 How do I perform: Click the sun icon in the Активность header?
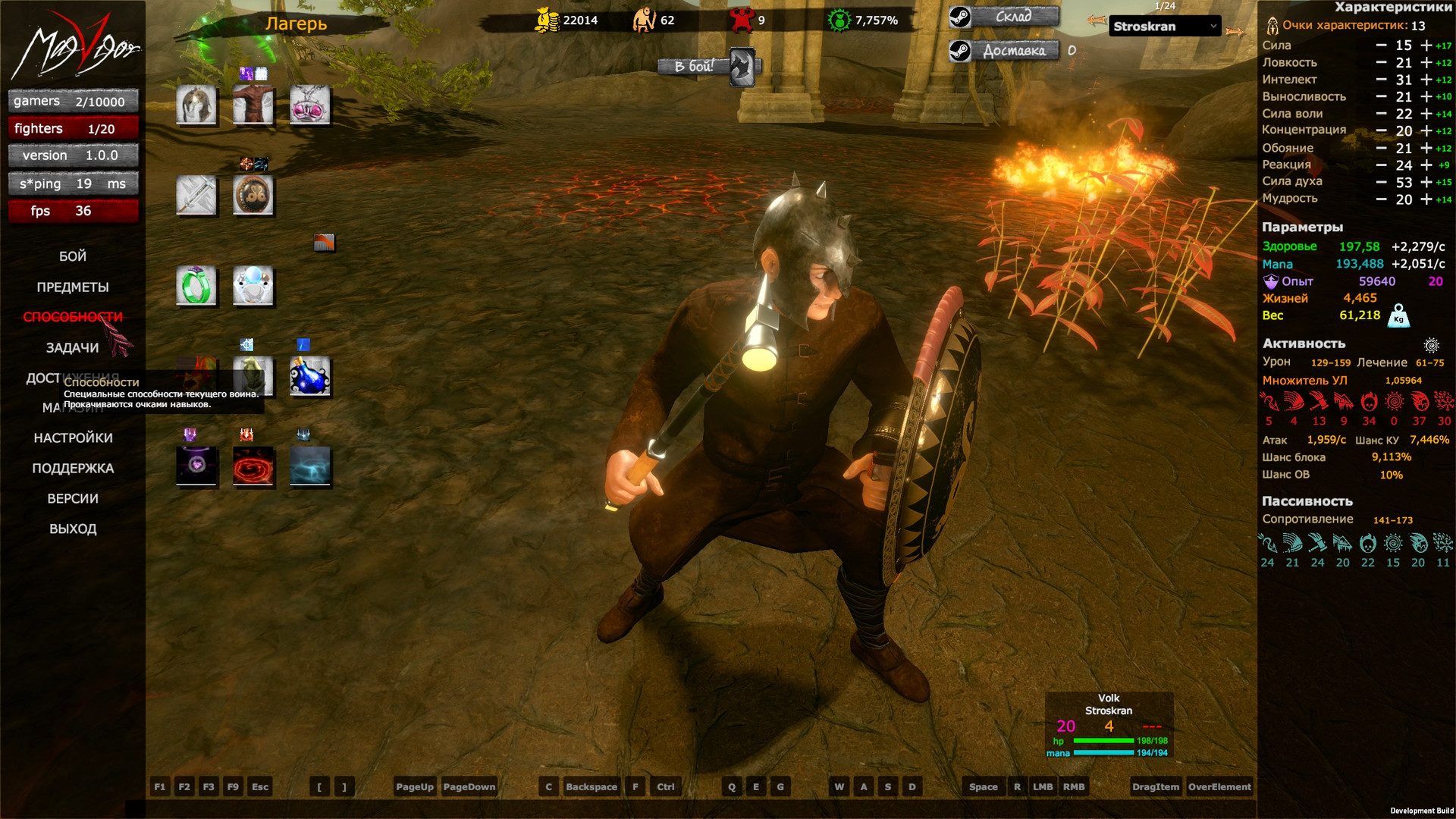tap(1432, 344)
